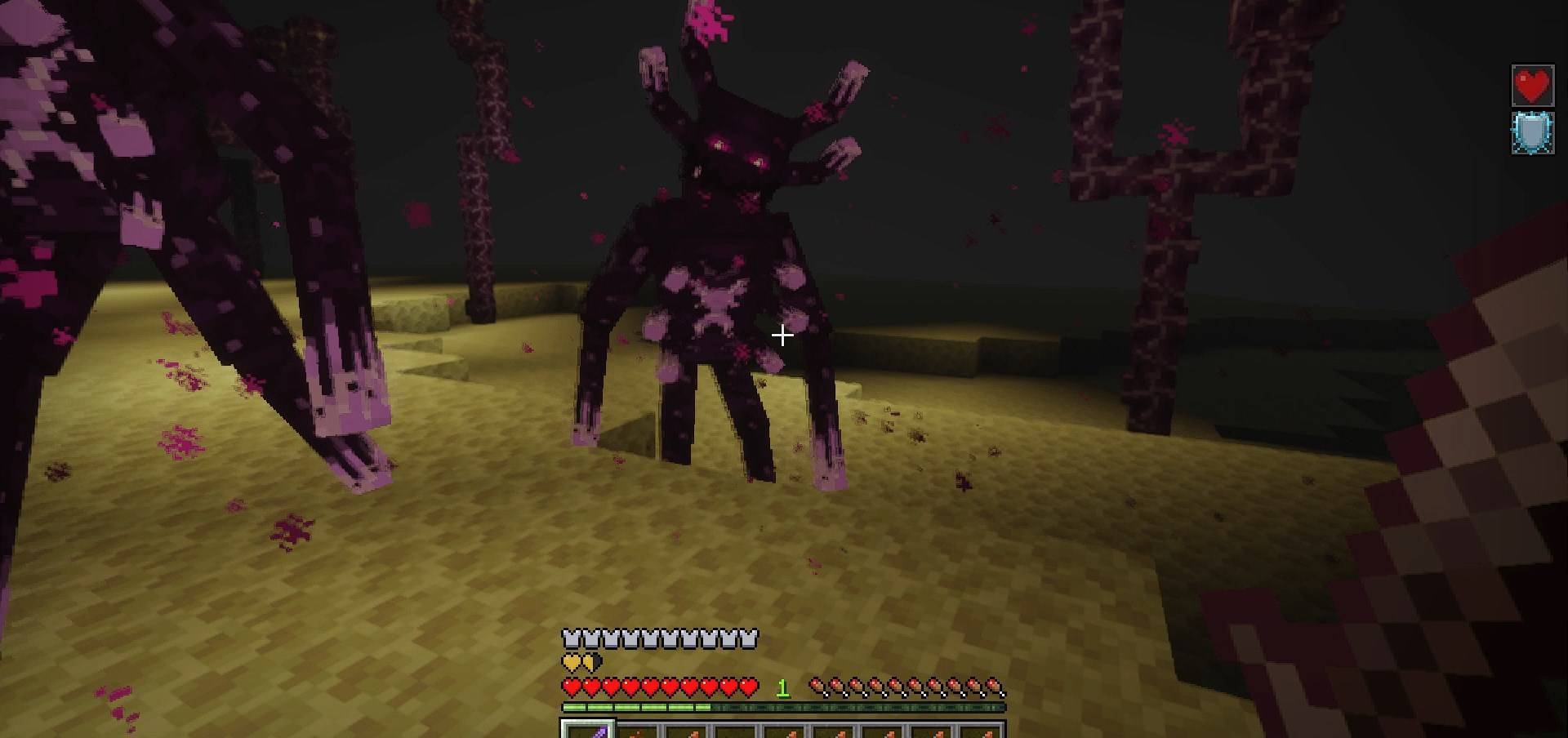
Task: Click the red heart status icon top right
Action: [1533, 83]
